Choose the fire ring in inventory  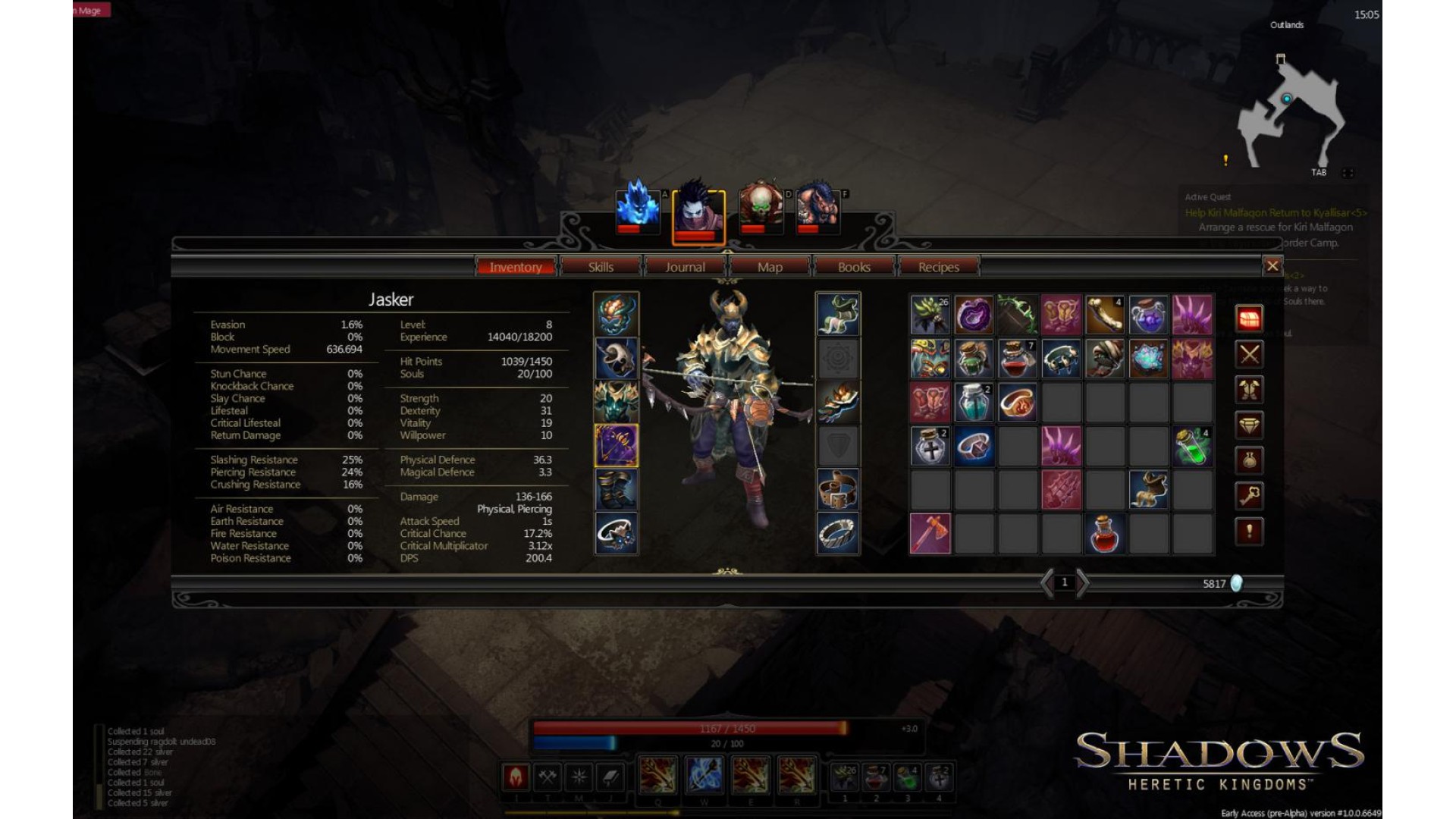pyautogui.click(x=1018, y=402)
